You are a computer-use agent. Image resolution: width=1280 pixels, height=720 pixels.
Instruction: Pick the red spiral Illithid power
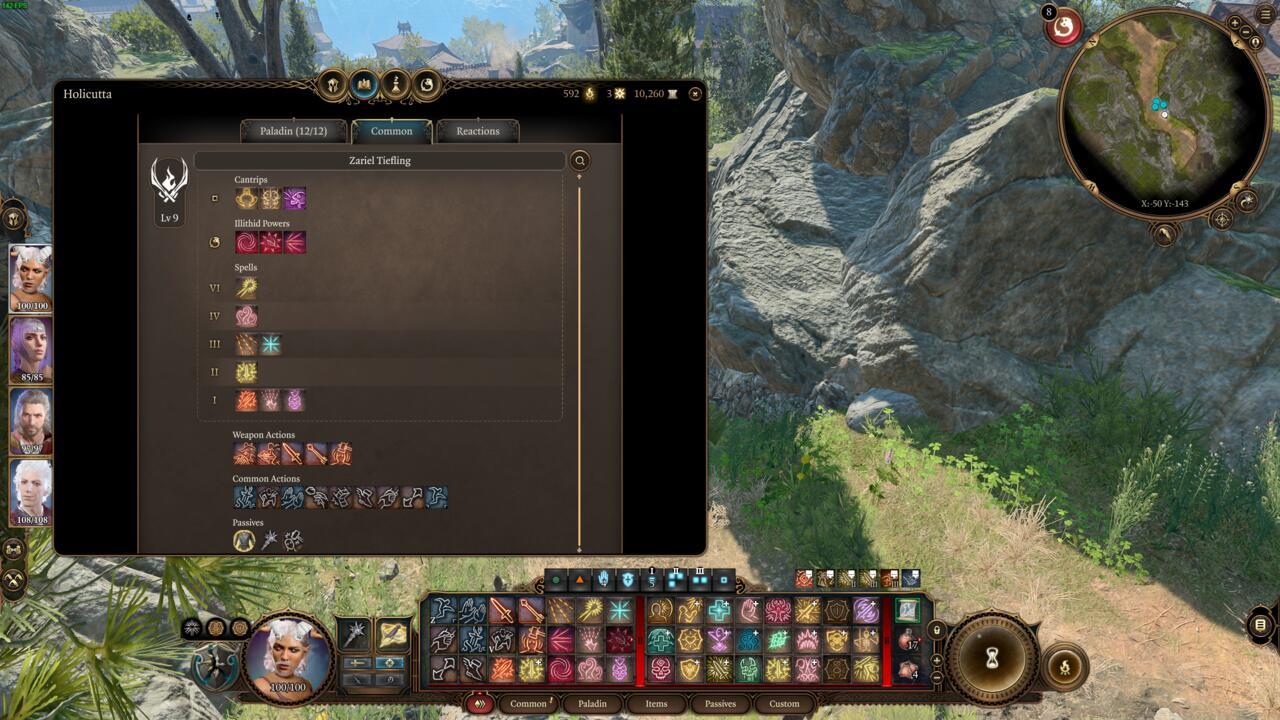(x=246, y=242)
